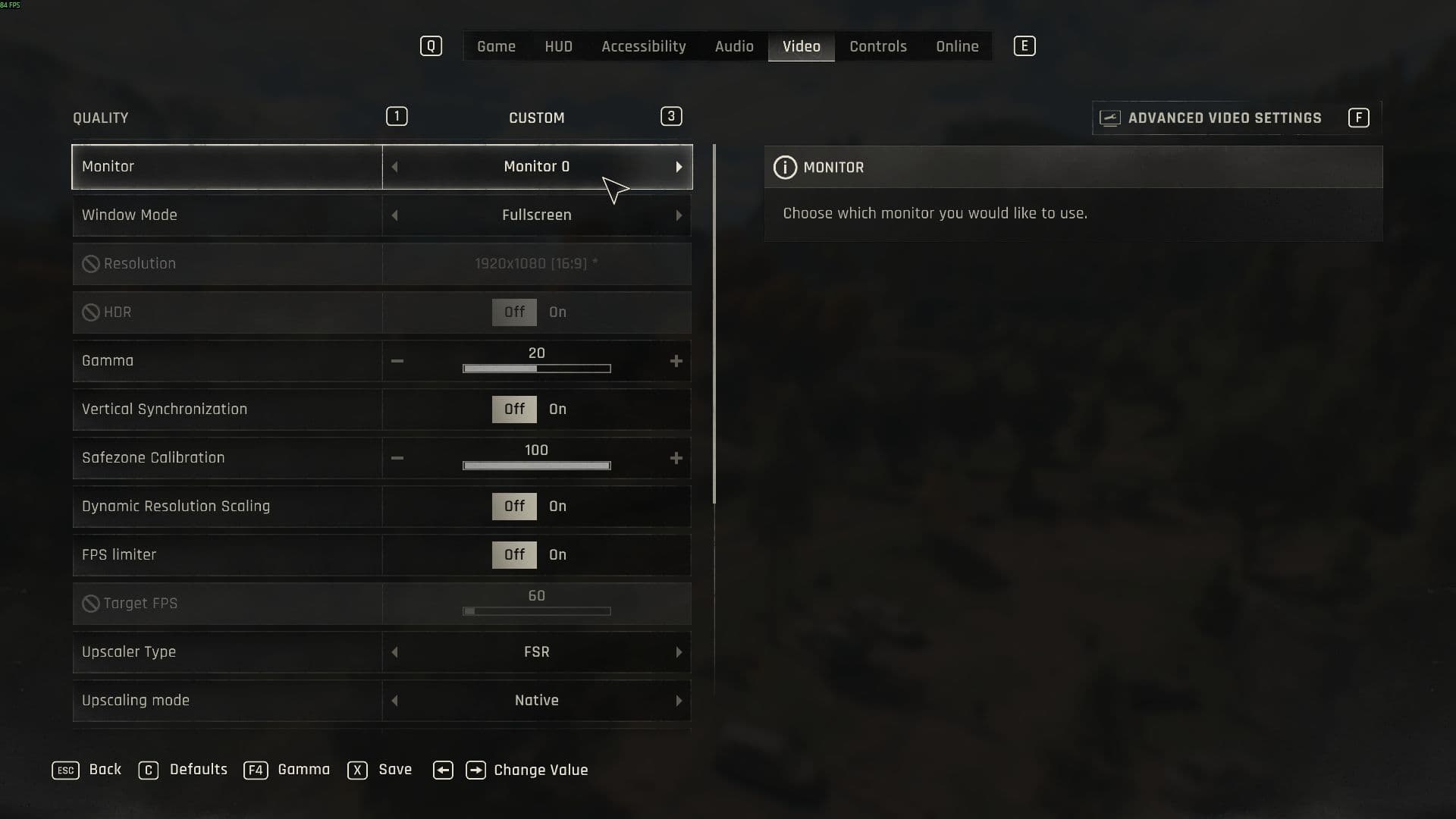Image resolution: width=1456 pixels, height=819 pixels.
Task: Switch FPS limiter to On
Action: [x=557, y=554]
